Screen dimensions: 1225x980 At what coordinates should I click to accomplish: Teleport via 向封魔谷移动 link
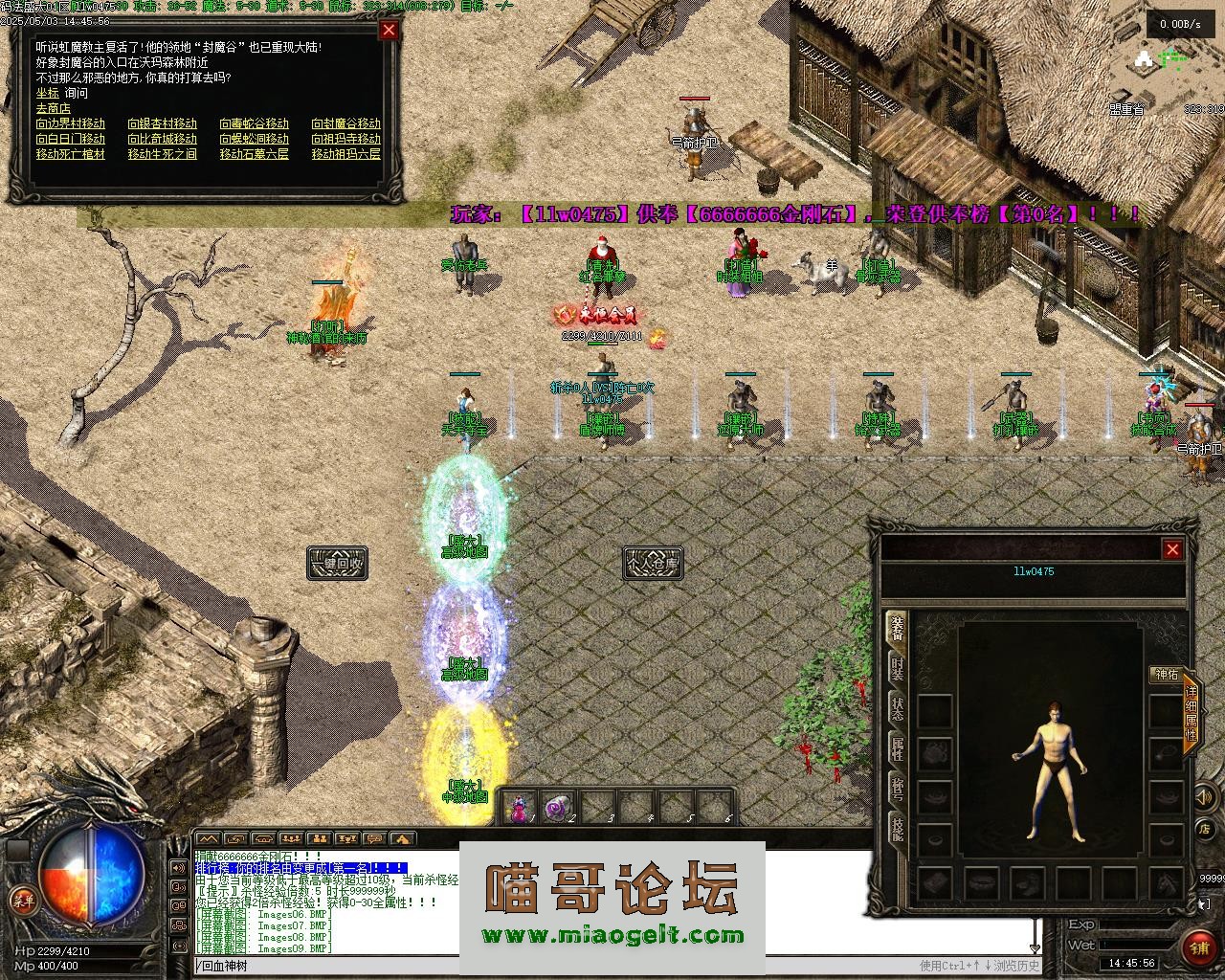click(x=345, y=123)
